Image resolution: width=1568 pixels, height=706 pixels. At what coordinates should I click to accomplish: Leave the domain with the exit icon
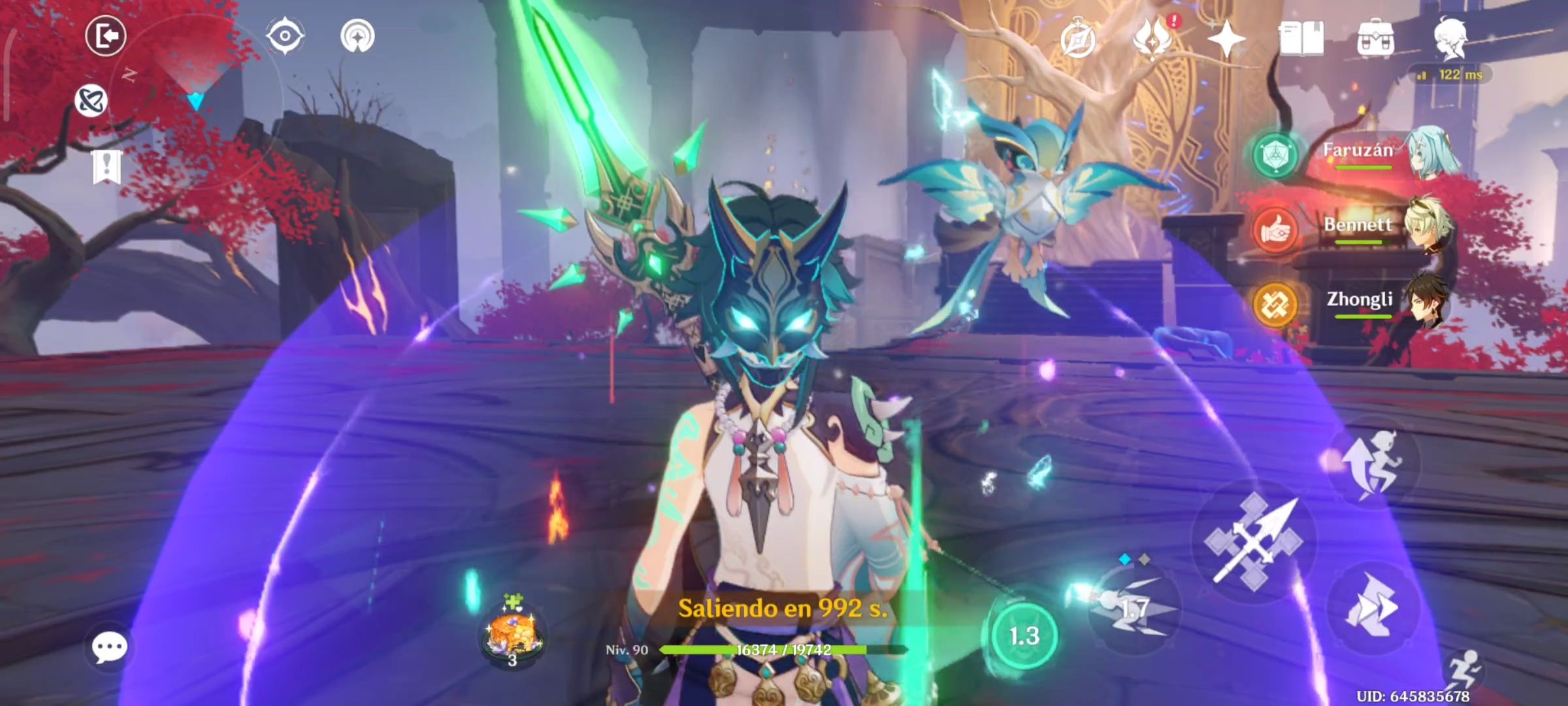[106, 36]
